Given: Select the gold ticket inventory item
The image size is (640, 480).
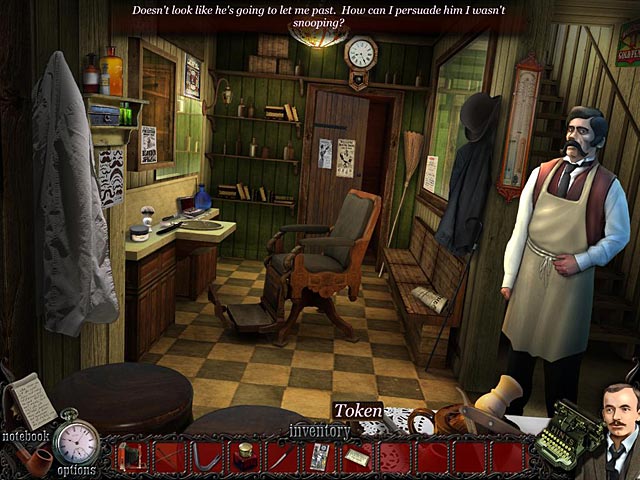Looking at the screenshot, I should pyautogui.click(x=357, y=457).
